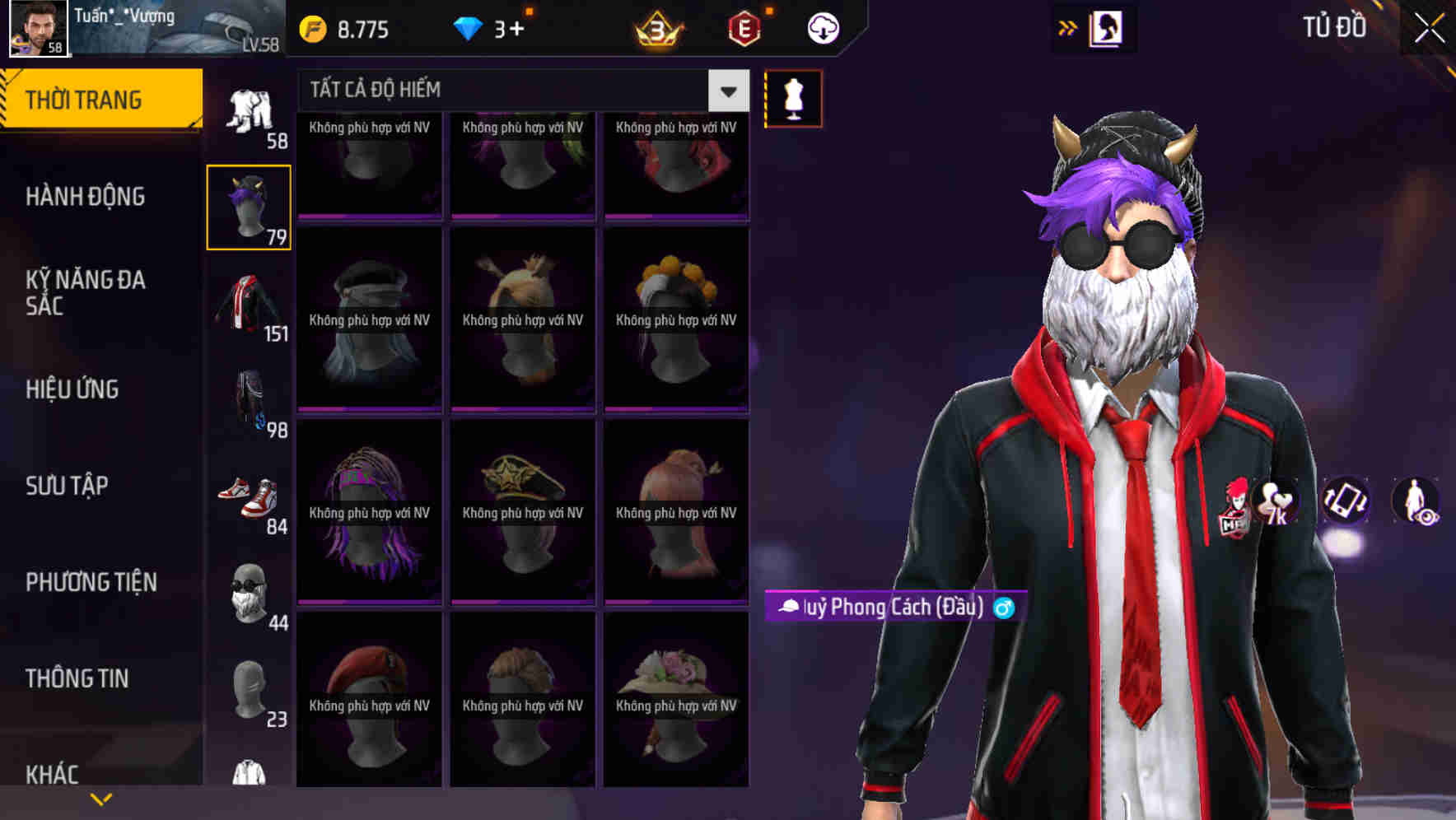Click the 7k likes heart counter
Screen dimensions: 1456x820
click(x=1275, y=504)
